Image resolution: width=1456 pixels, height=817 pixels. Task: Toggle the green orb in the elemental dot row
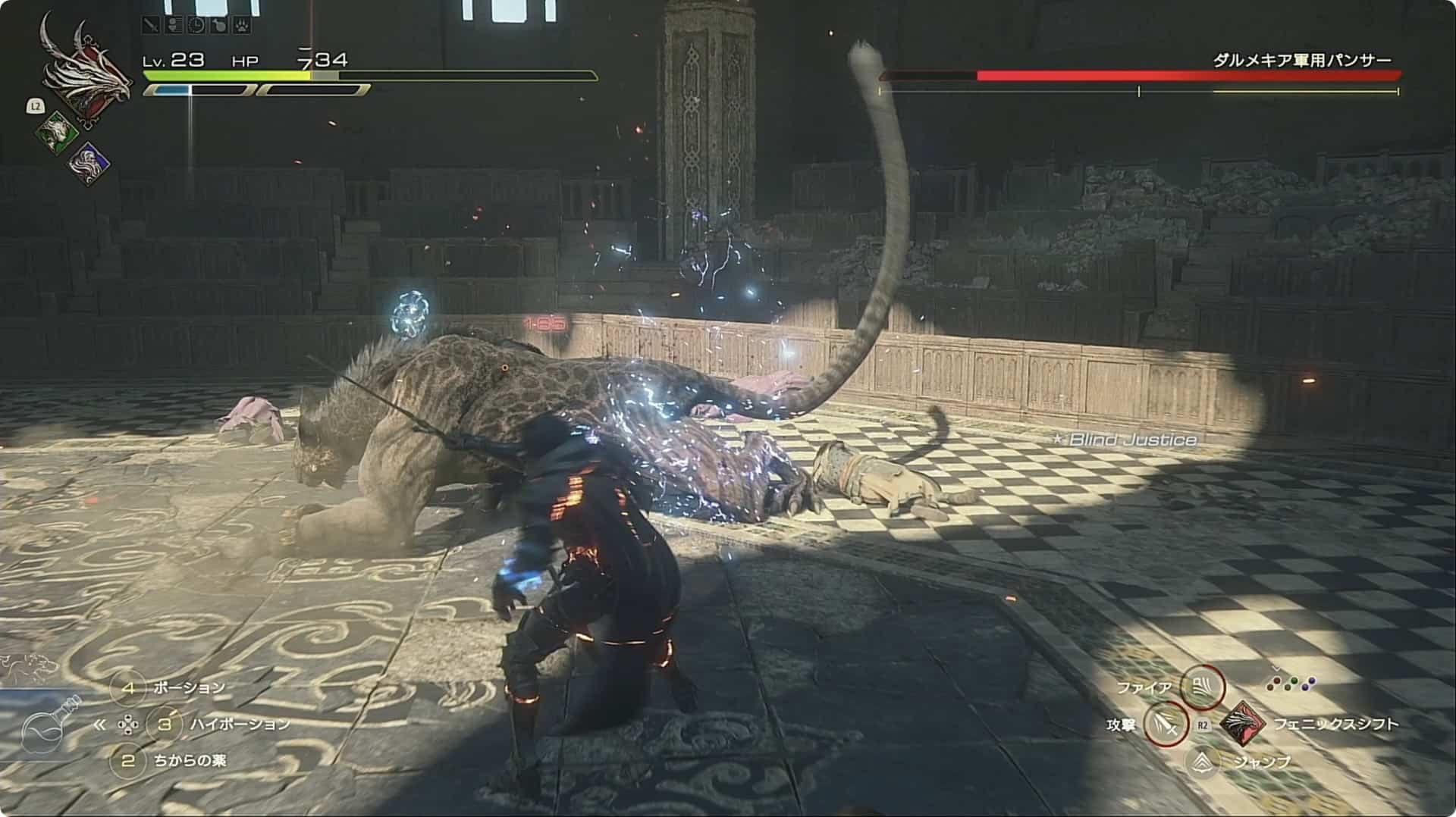1294,681
